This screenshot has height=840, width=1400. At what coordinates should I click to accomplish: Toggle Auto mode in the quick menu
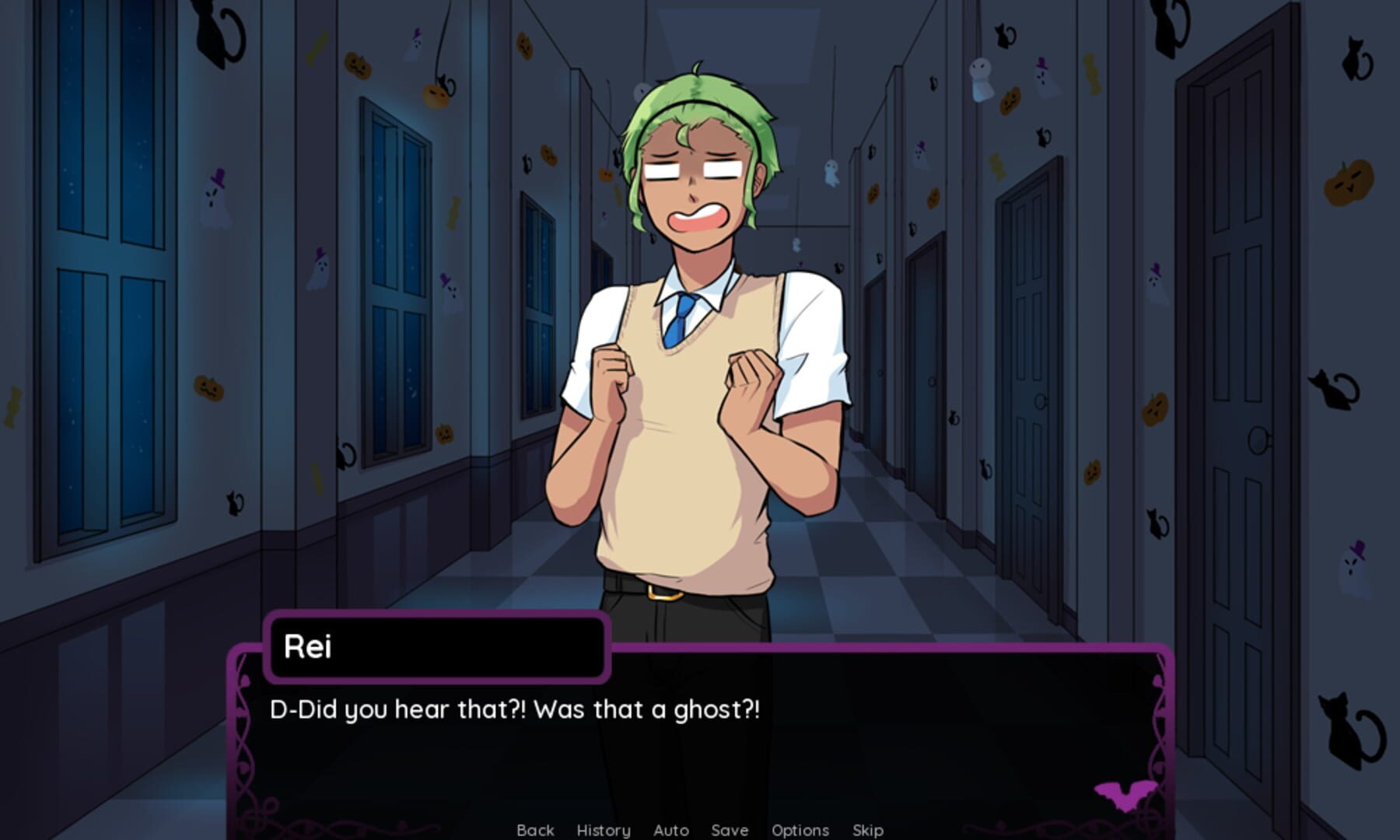pyautogui.click(x=670, y=830)
